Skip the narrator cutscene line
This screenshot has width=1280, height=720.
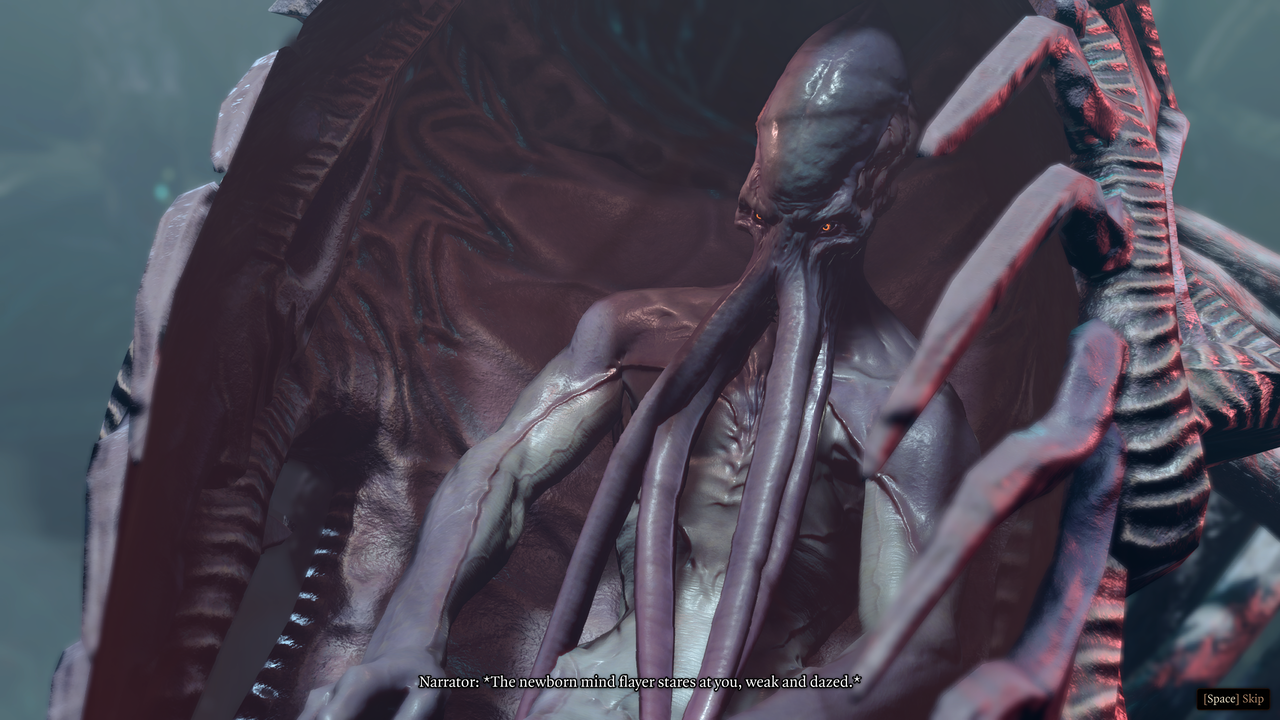(x=1234, y=698)
